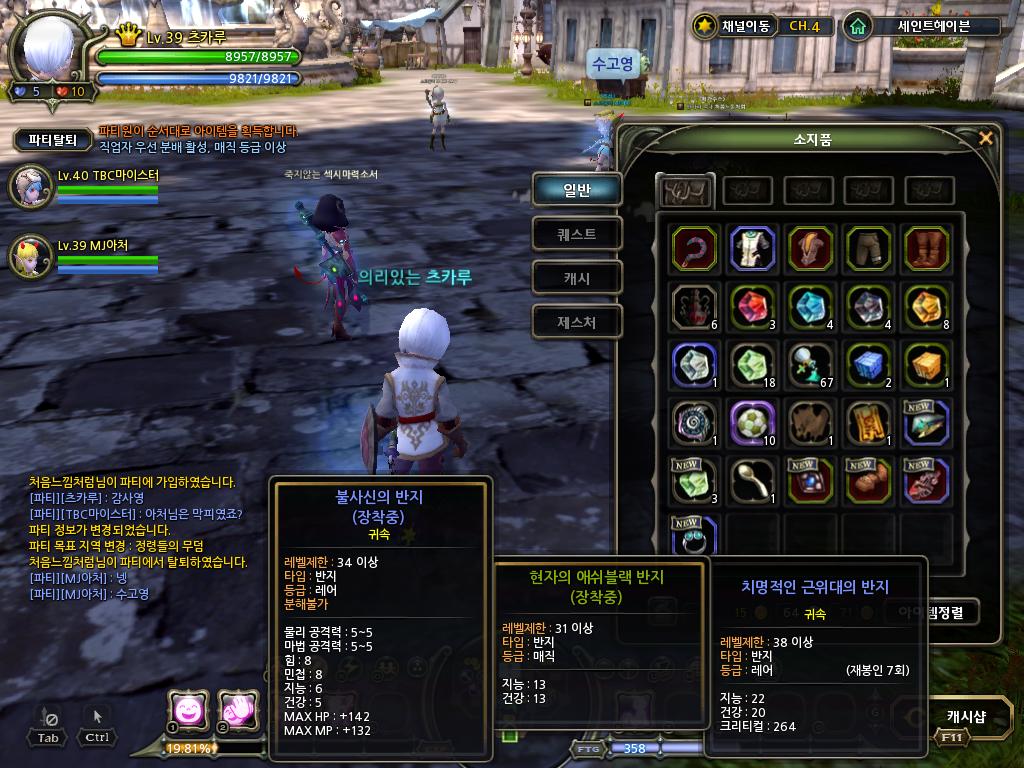The width and height of the screenshot is (1024, 768).
Task: Select the first inventory bag page
Action: click(x=685, y=190)
